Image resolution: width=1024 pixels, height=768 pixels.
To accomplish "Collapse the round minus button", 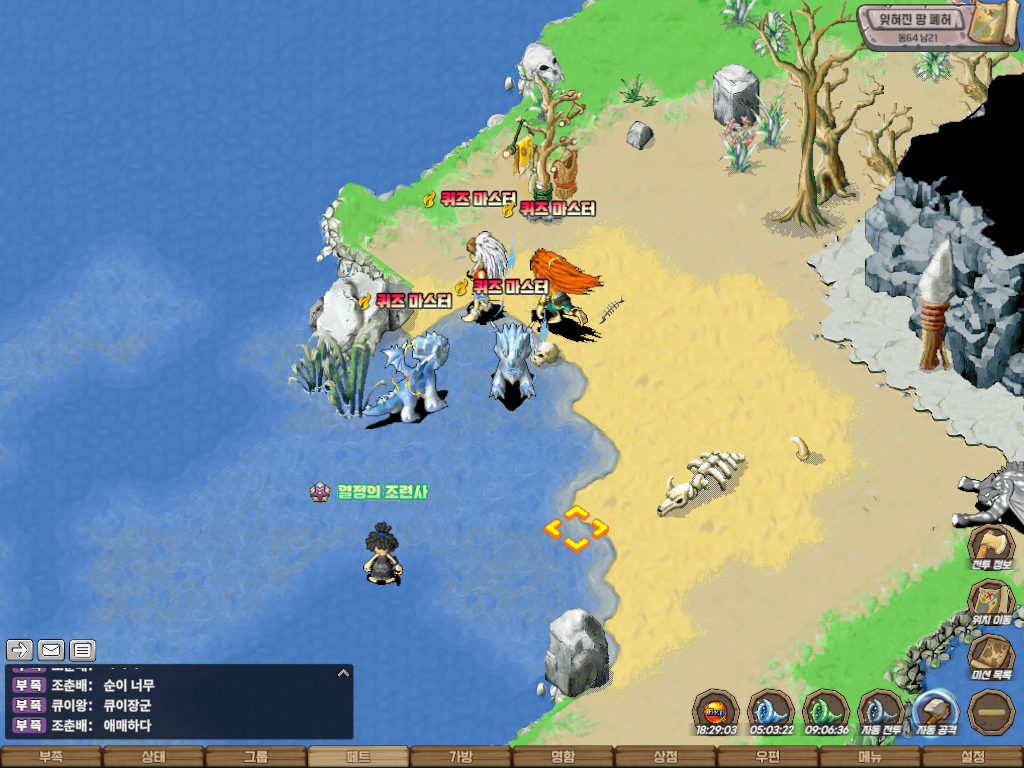I will (x=992, y=712).
